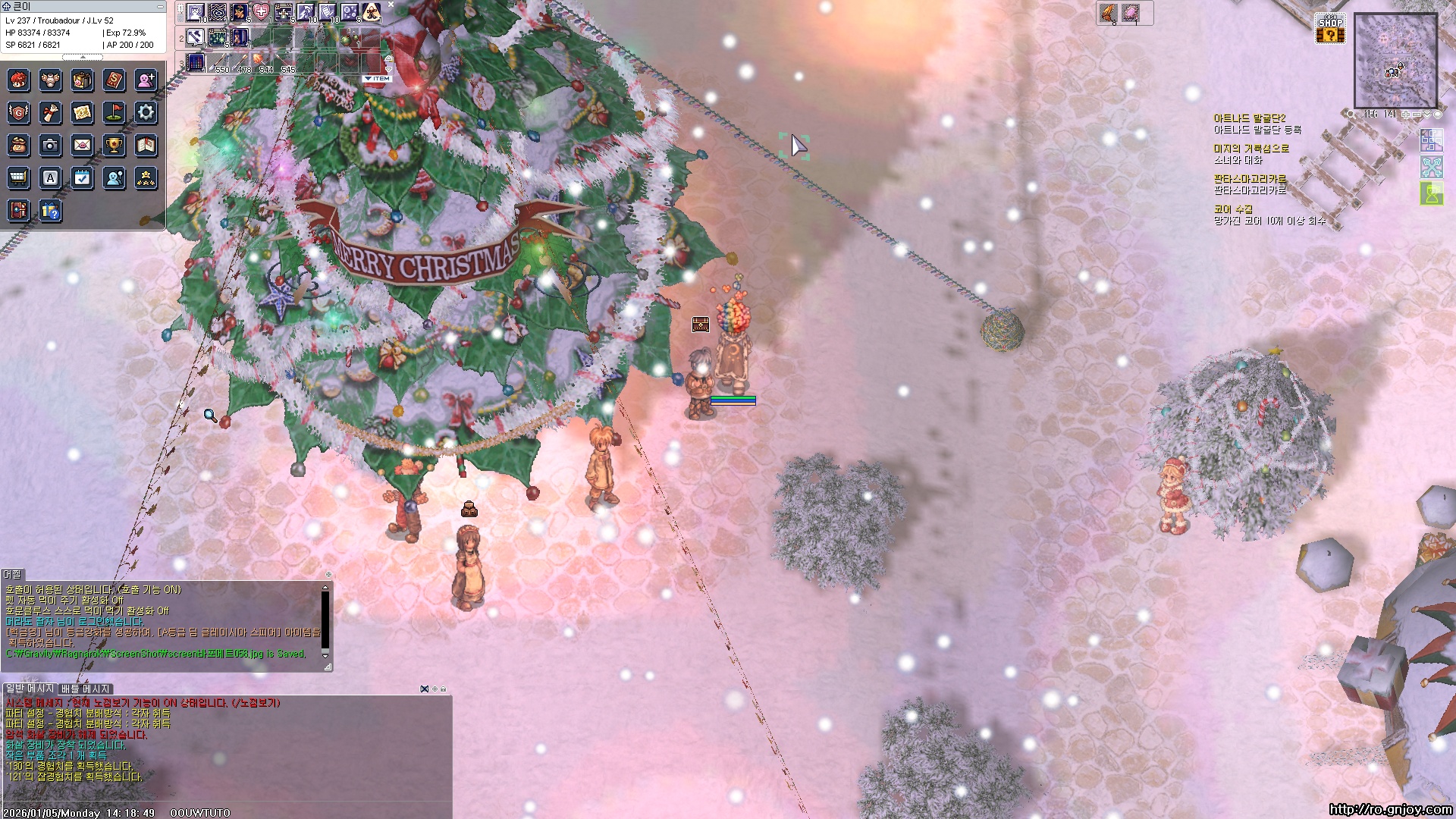Open the red skill book with S
This screenshot has height=819, width=1456.
(114, 80)
